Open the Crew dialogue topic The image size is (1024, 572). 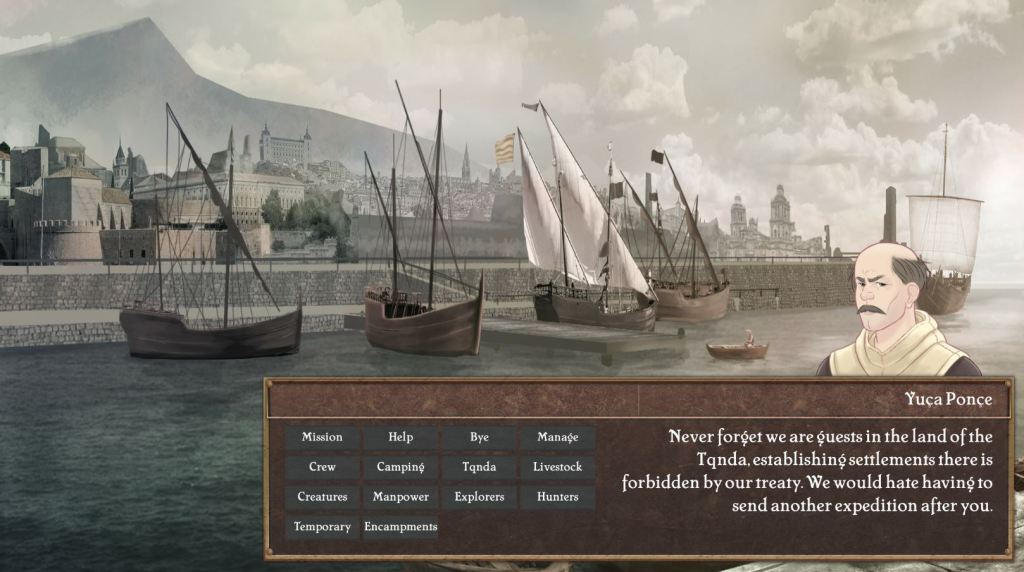tap(322, 467)
